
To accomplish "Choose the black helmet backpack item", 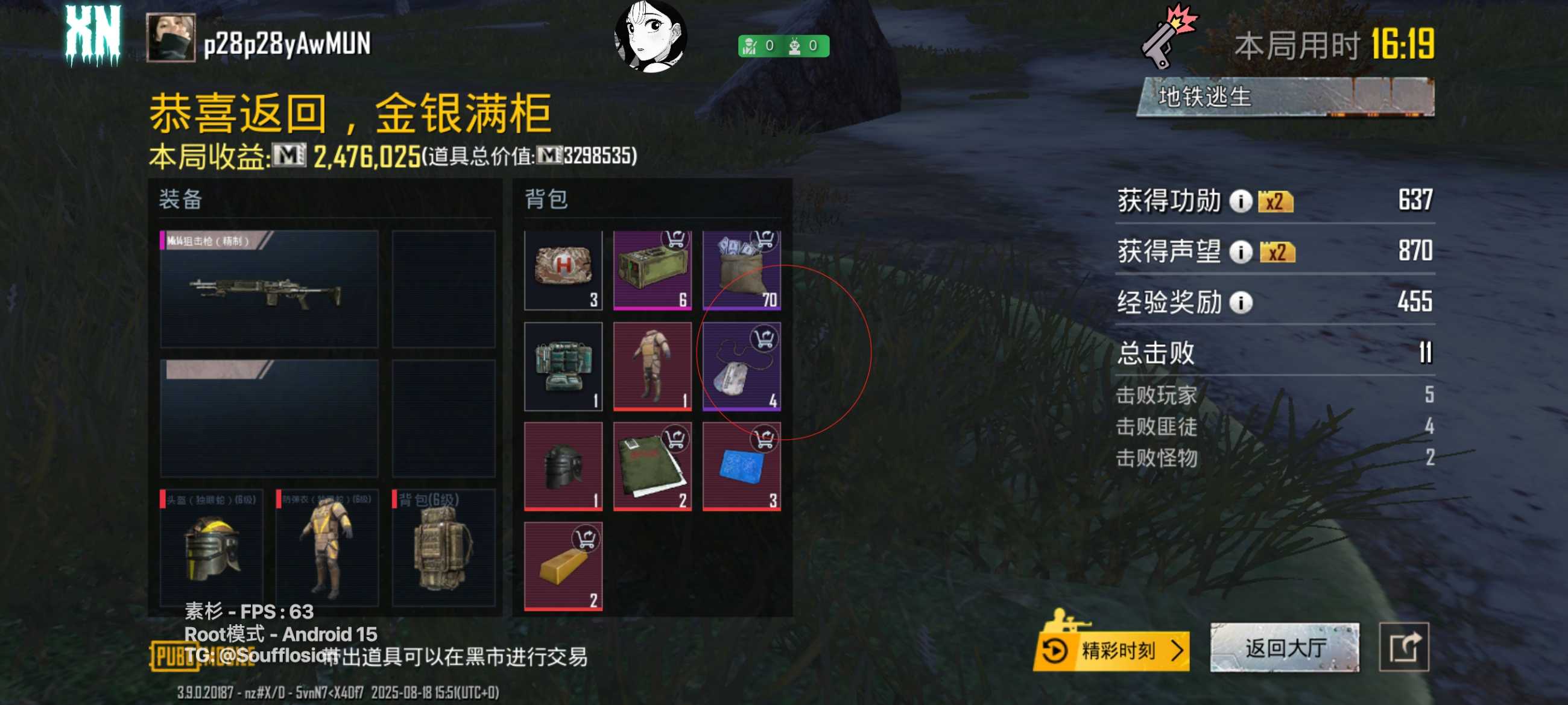I will pyautogui.click(x=563, y=466).
